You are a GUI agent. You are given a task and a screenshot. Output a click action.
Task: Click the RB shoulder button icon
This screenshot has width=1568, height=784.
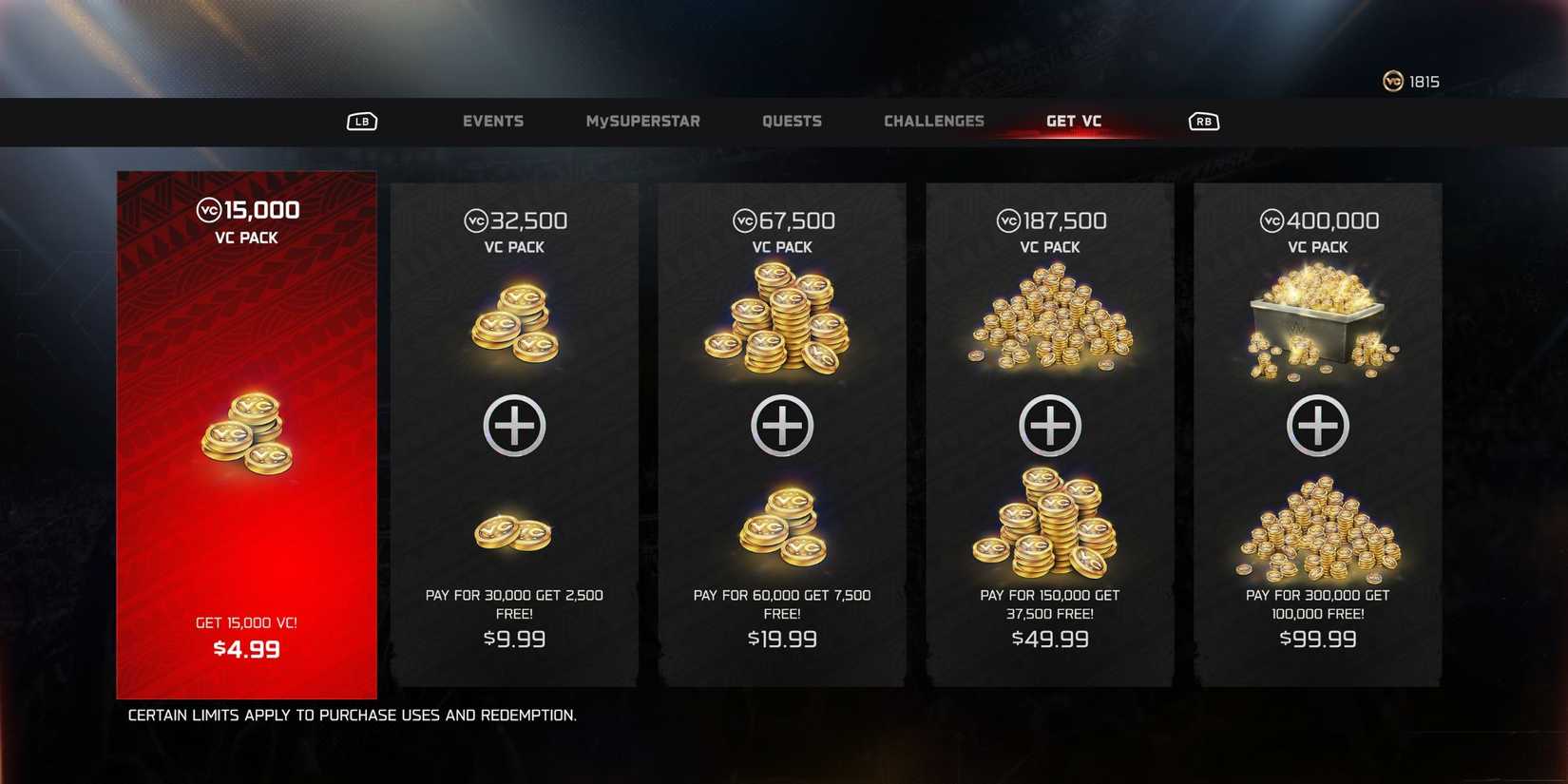[x=1202, y=122]
